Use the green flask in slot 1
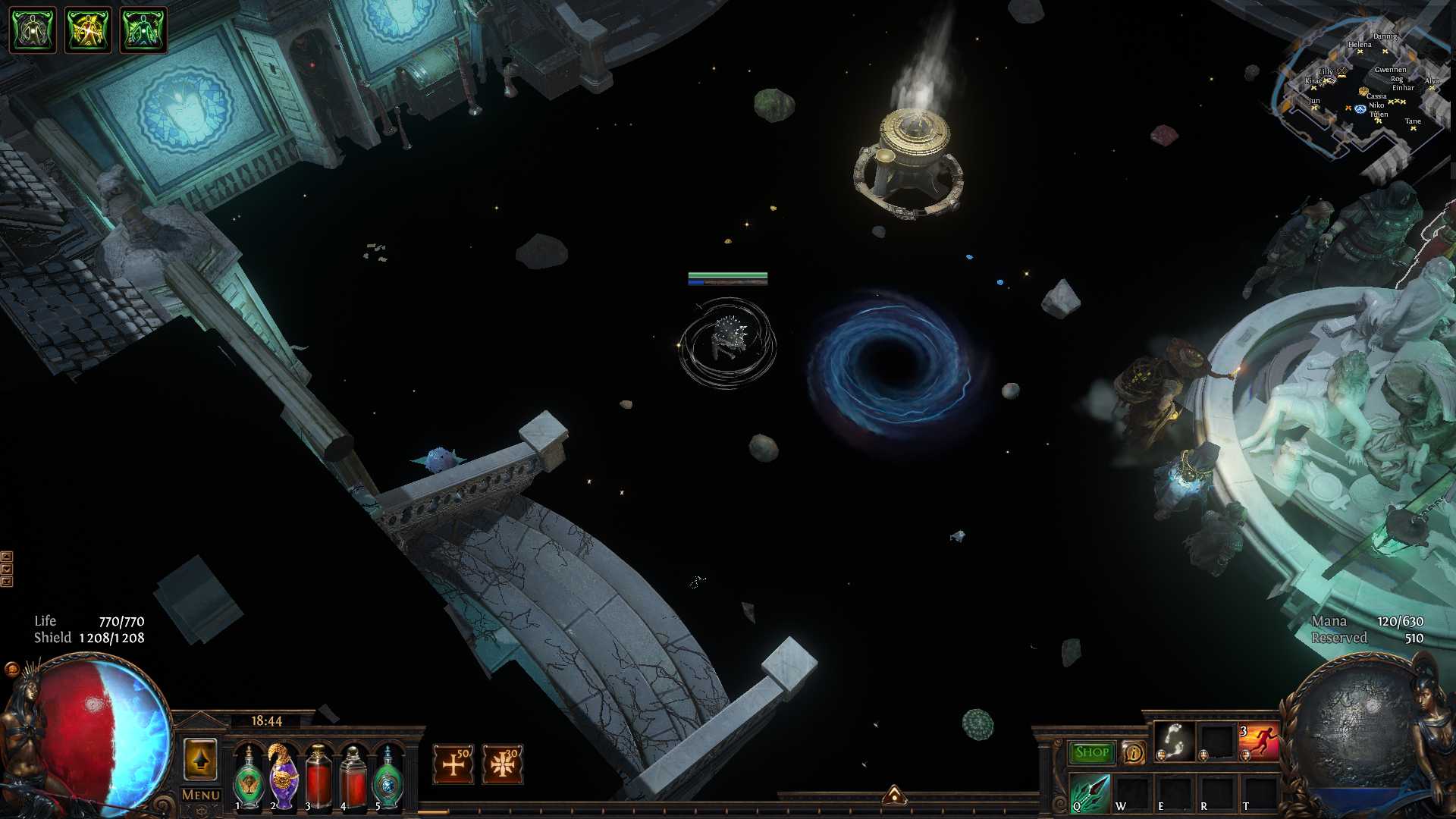The width and height of the screenshot is (1456, 819). pos(248,778)
